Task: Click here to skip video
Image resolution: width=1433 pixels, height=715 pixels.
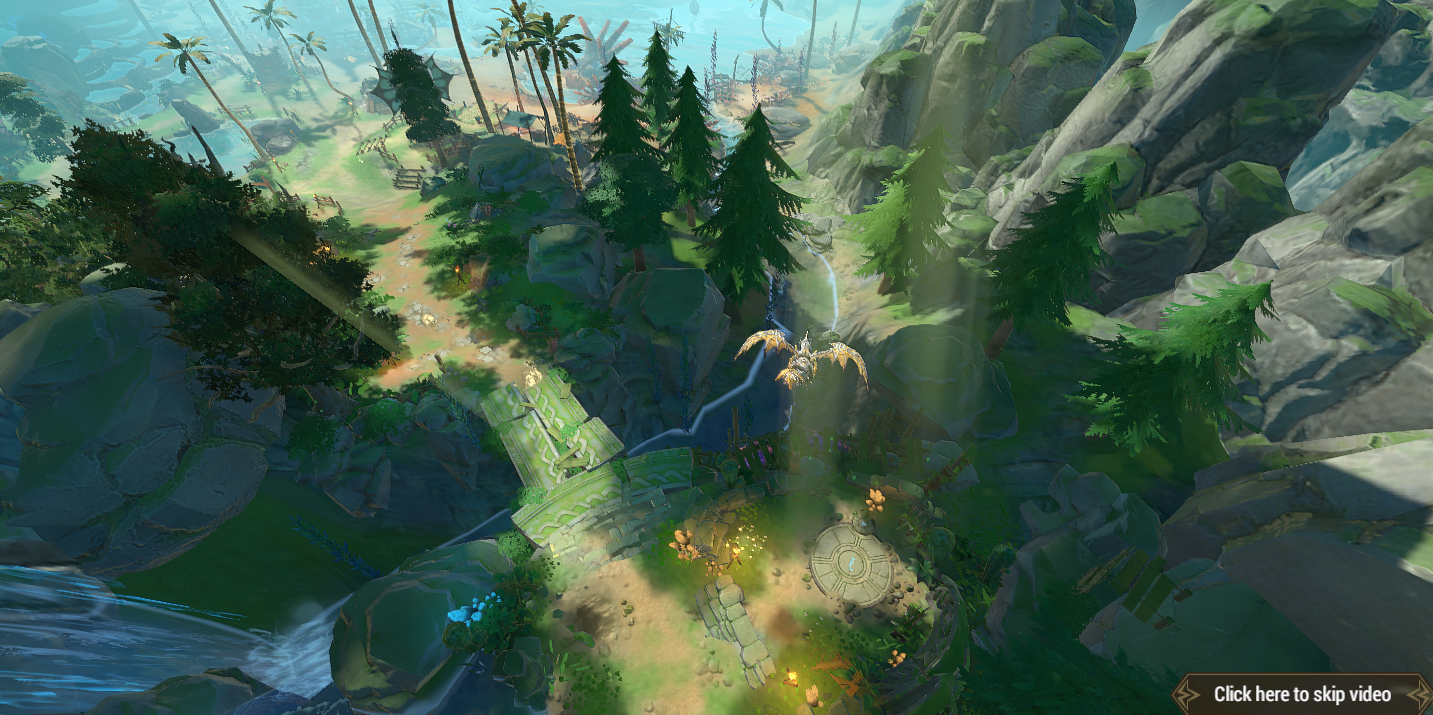Action: tap(1301, 694)
